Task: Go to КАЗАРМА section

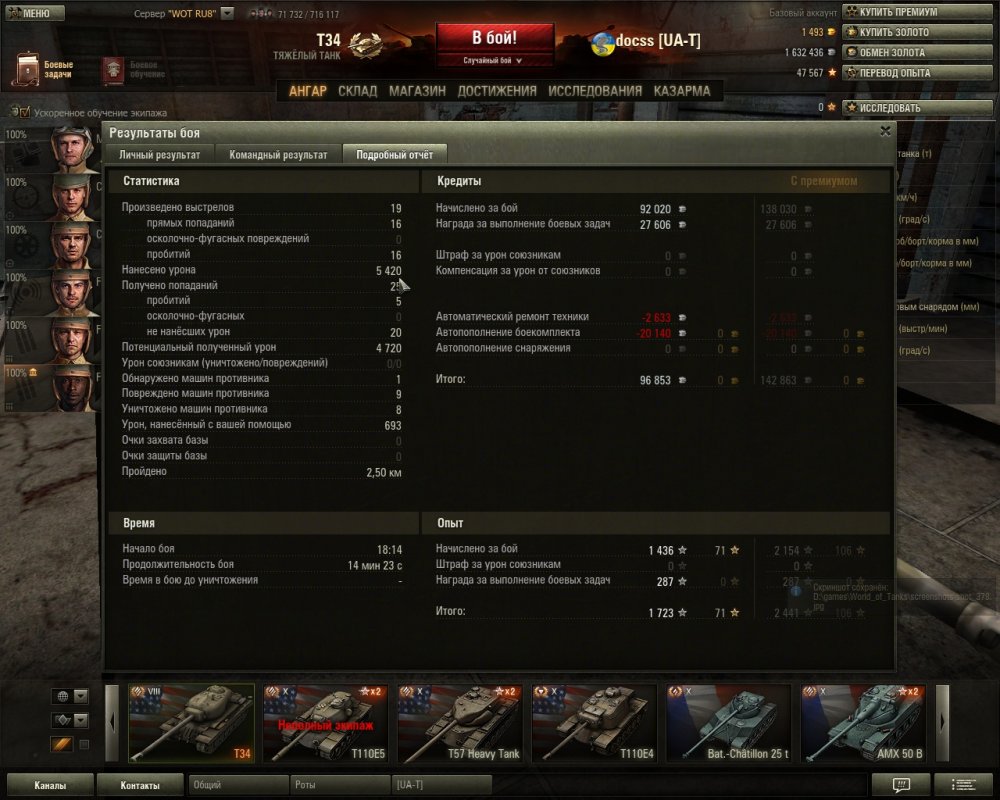Action: pos(682,91)
